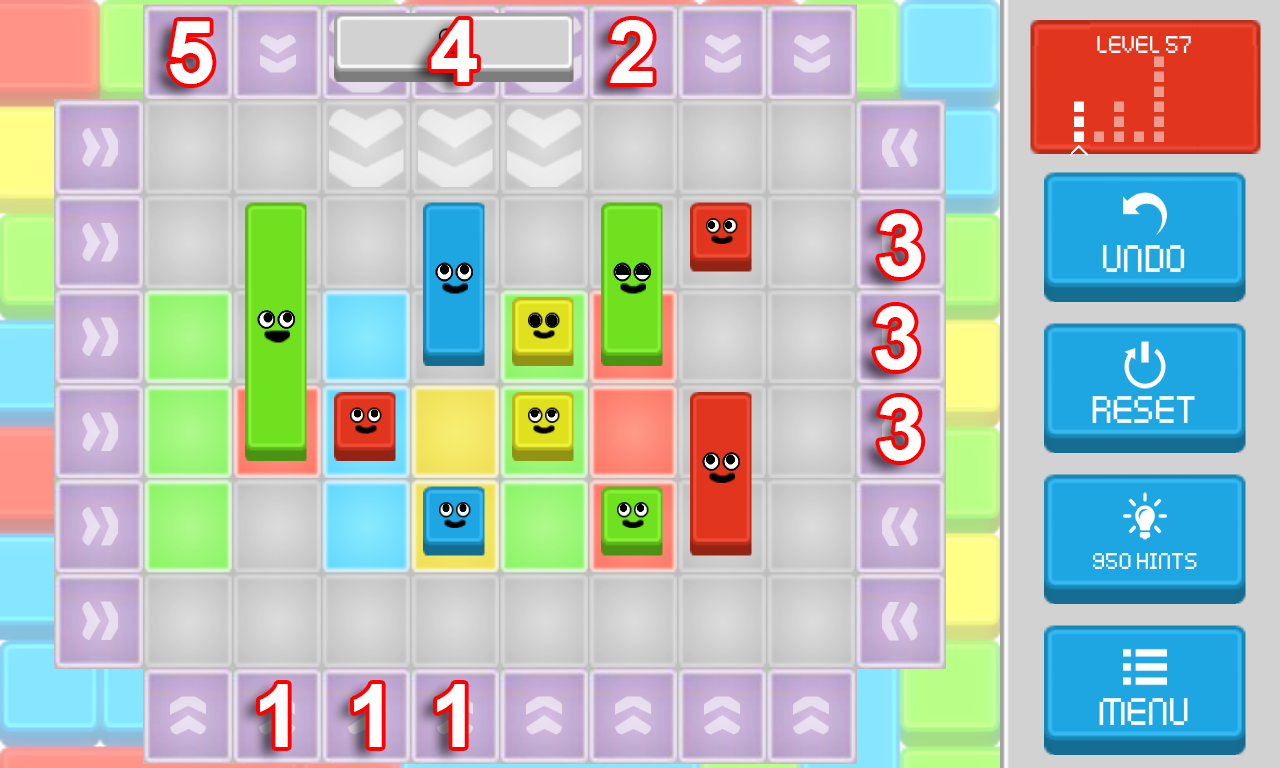1280x768 pixels.
Task: Click the Level 57 progress display
Action: [x=1144, y=85]
